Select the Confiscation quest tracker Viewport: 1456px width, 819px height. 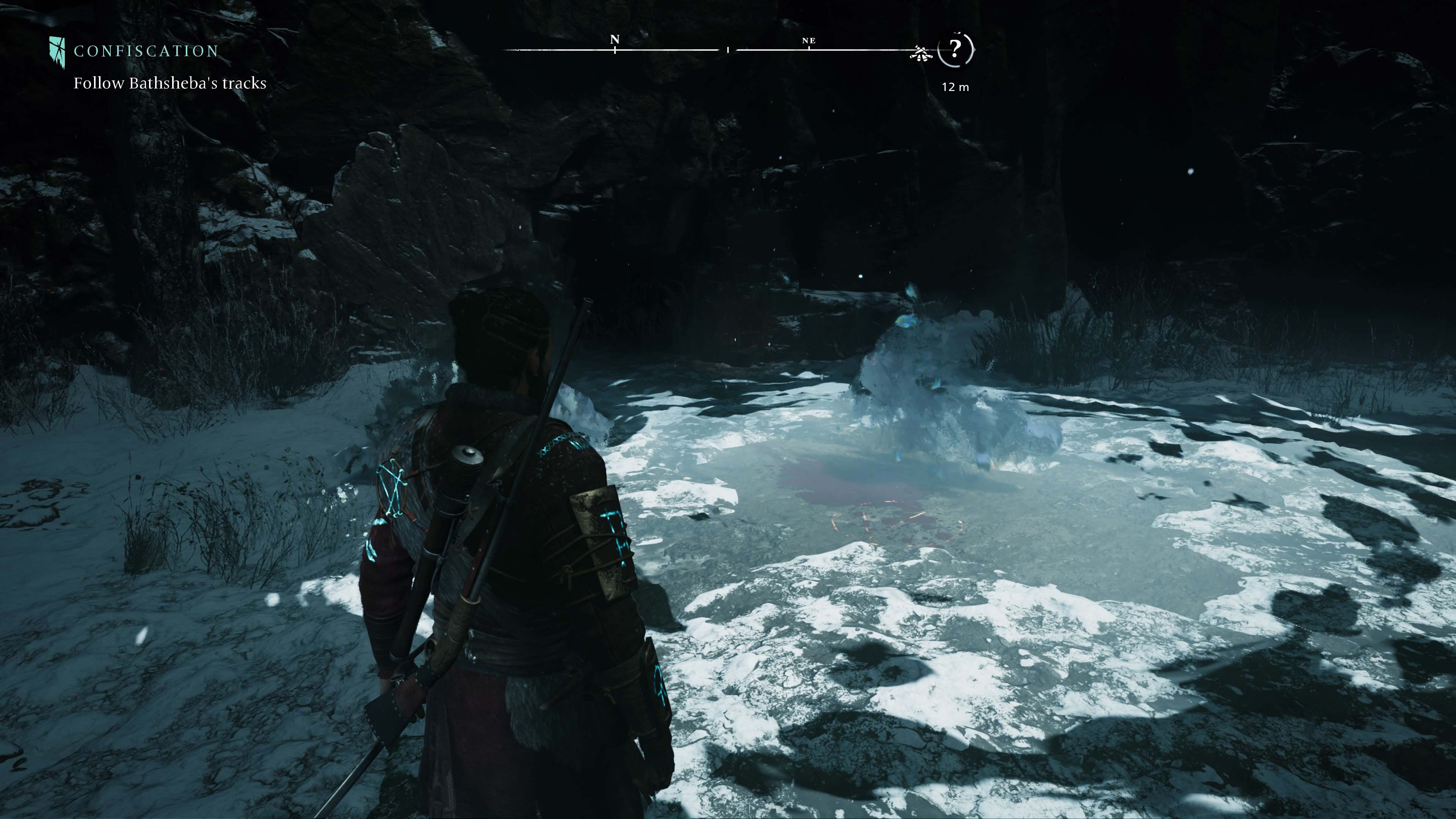point(145,52)
